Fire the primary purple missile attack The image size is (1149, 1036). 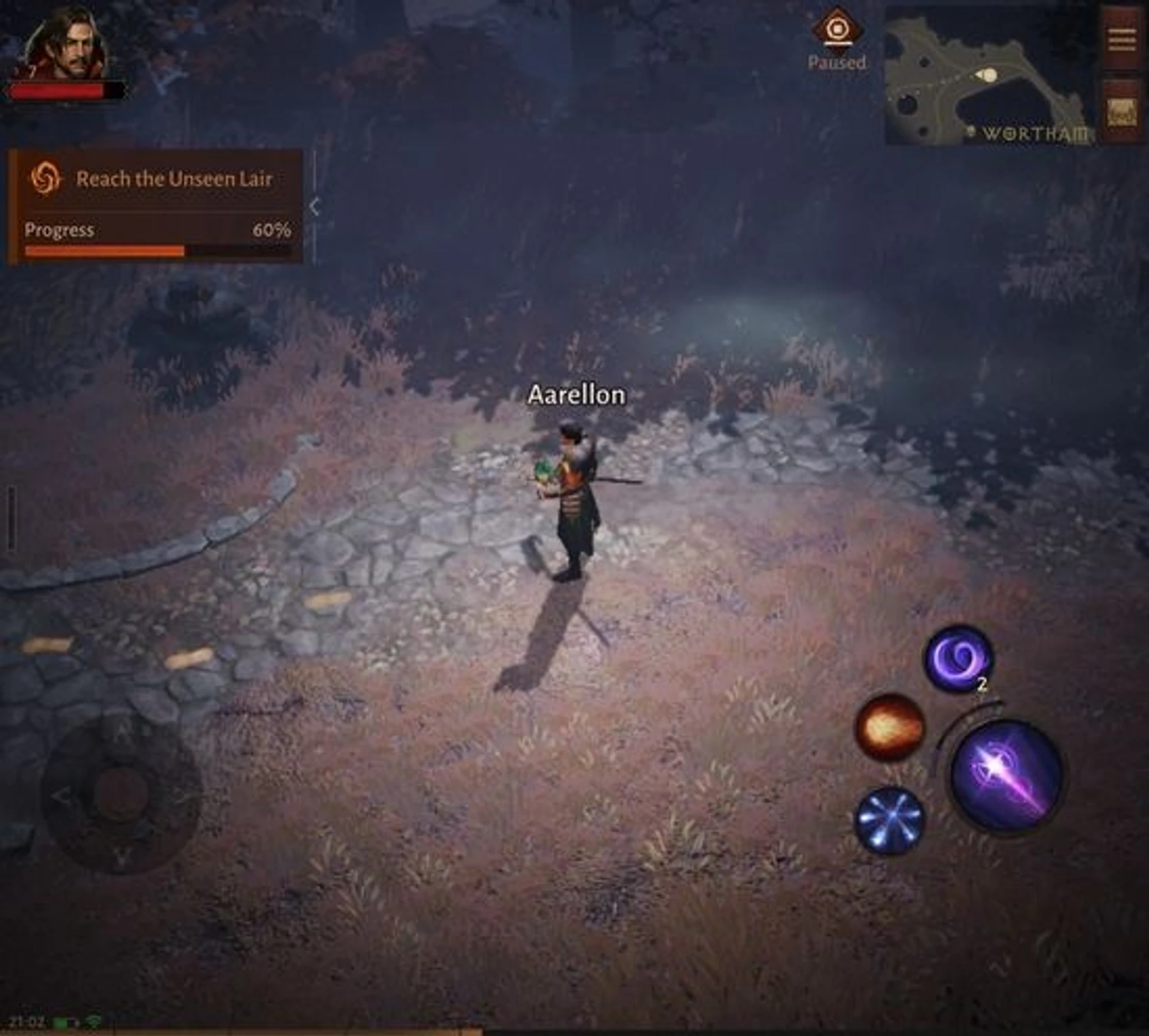[x=1007, y=775]
